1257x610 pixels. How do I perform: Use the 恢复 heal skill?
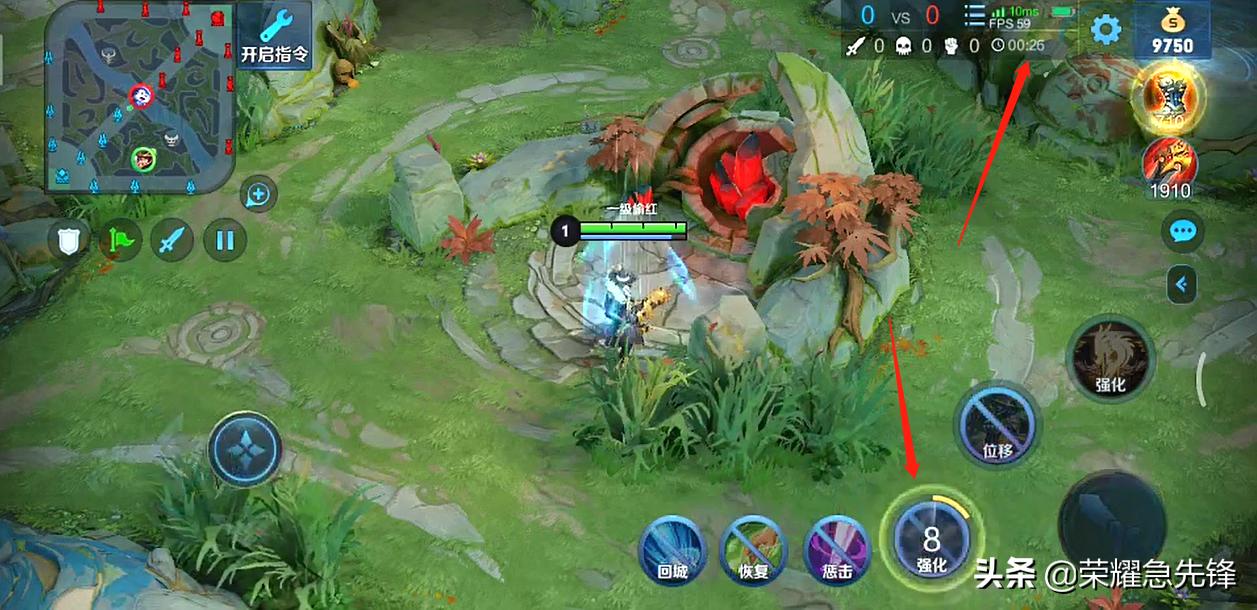(753, 551)
